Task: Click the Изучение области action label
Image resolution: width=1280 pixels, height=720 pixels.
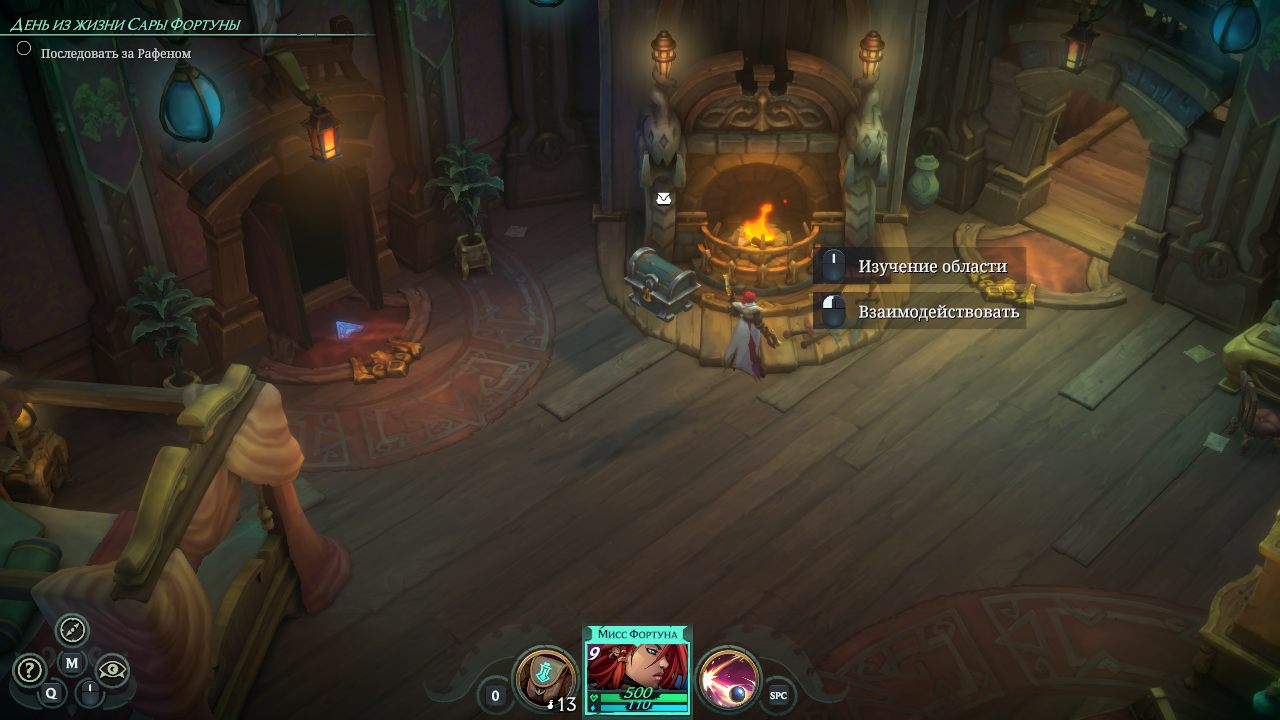Action: [931, 266]
